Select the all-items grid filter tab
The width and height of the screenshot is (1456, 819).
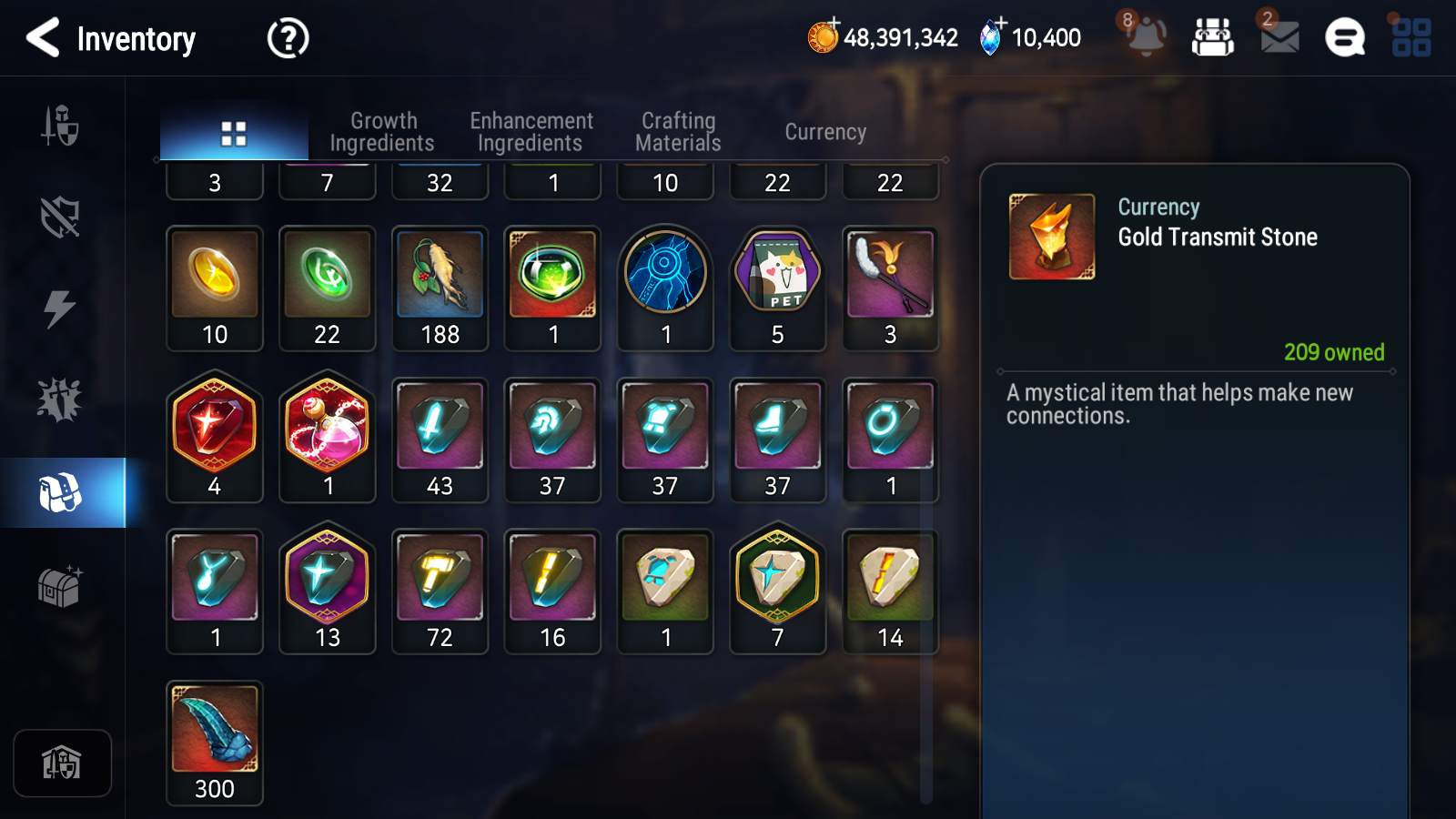(234, 131)
